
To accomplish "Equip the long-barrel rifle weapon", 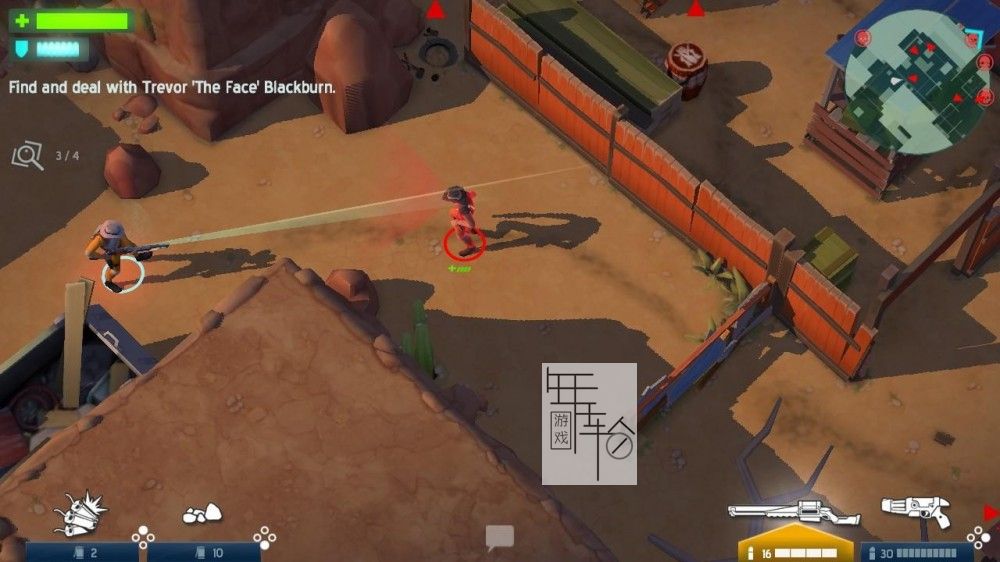I will 794,512.
